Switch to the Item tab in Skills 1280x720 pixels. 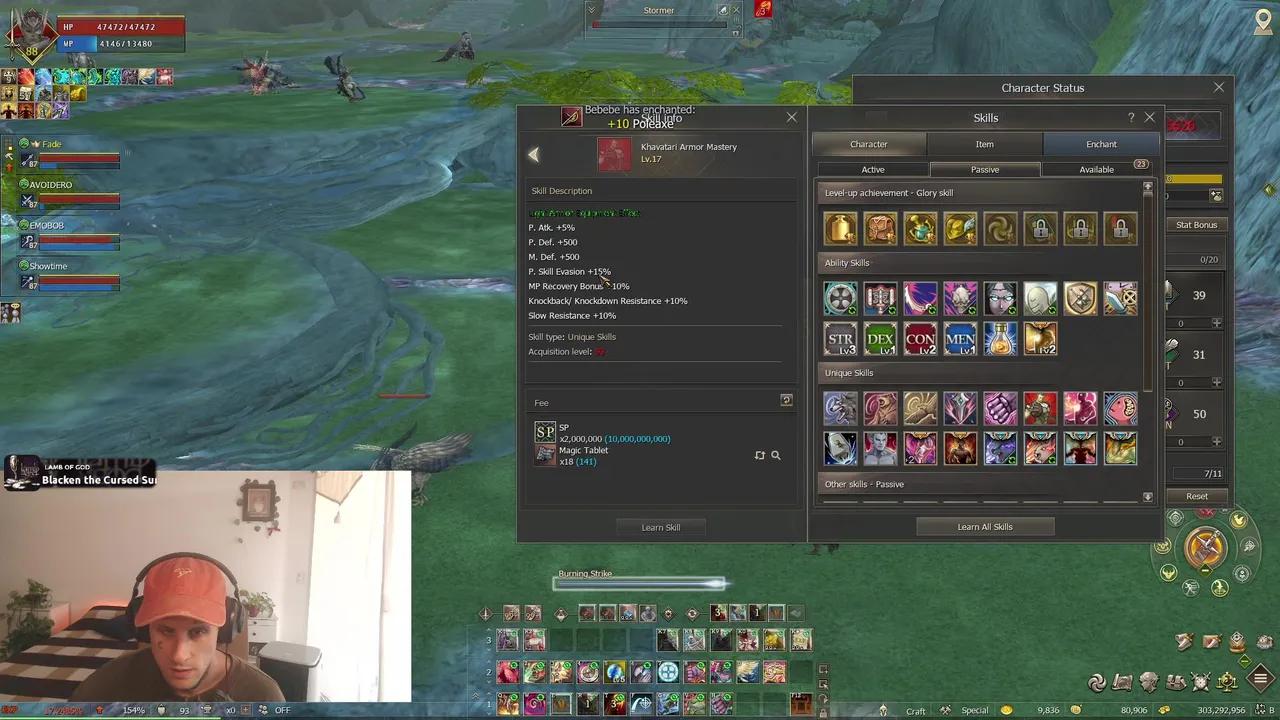pos(985,144)
